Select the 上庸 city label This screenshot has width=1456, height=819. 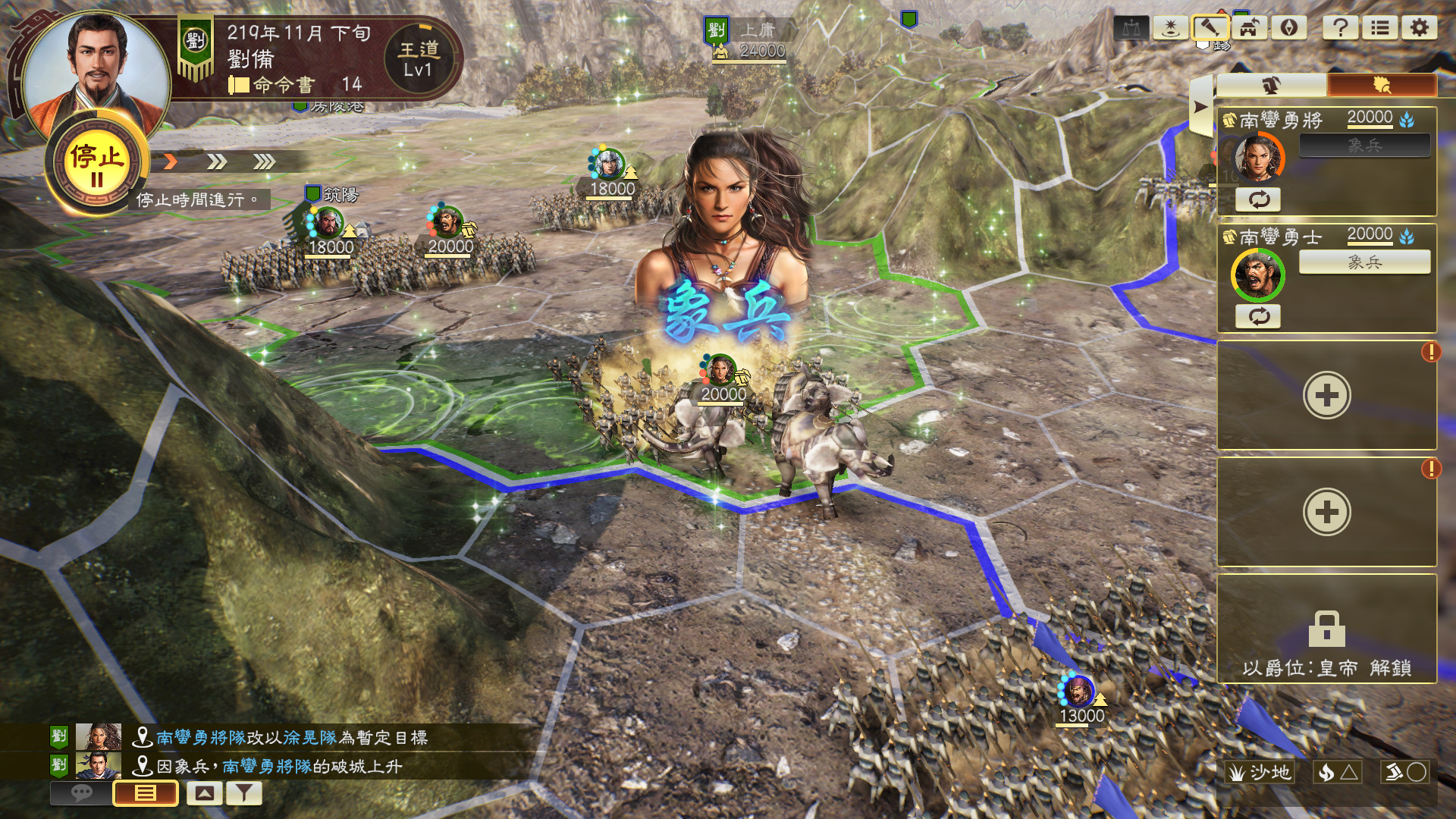point(756,30)
